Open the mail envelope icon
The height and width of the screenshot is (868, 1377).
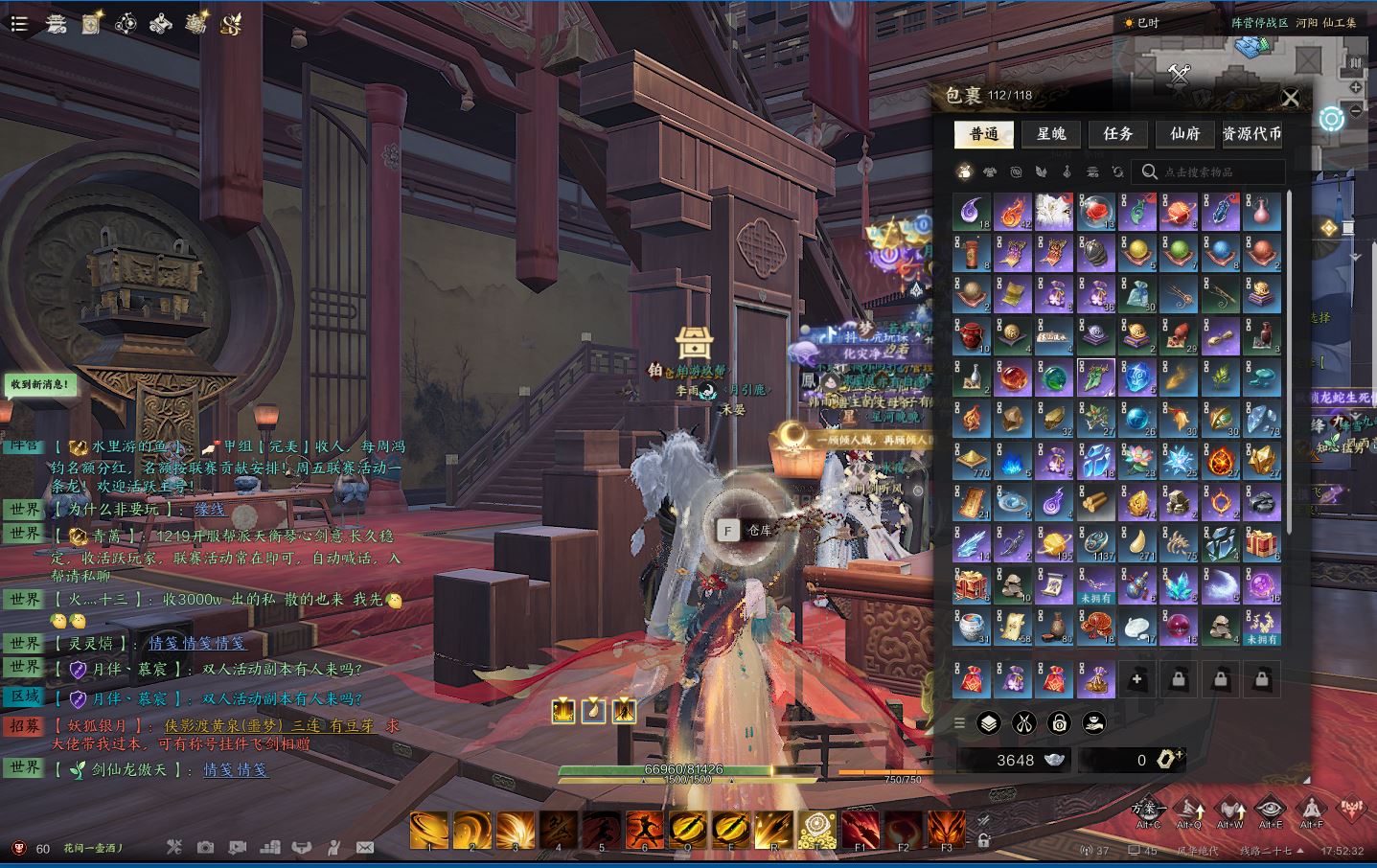[364, 848]
